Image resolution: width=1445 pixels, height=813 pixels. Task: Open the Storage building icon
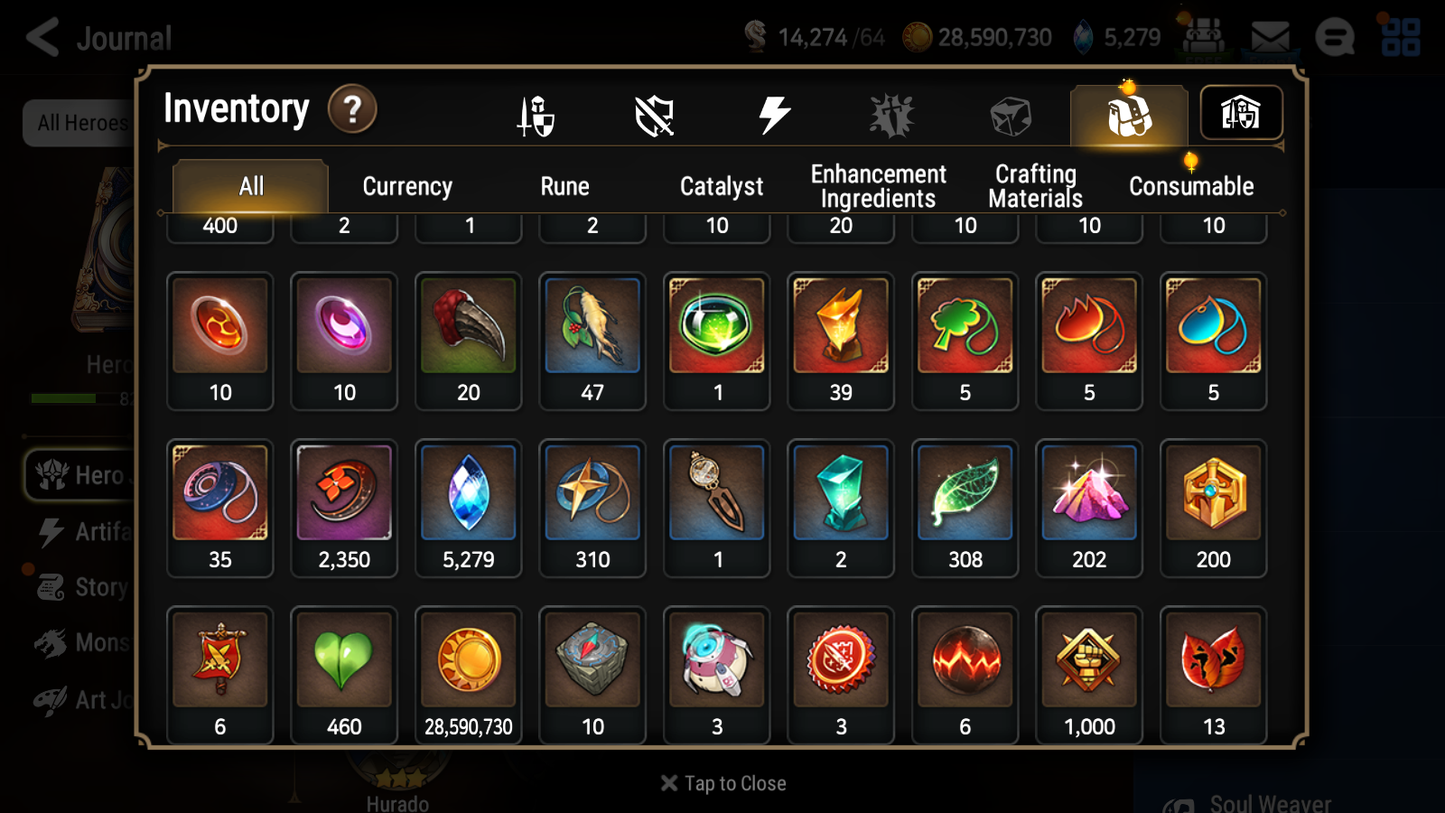click(1240, 113)
